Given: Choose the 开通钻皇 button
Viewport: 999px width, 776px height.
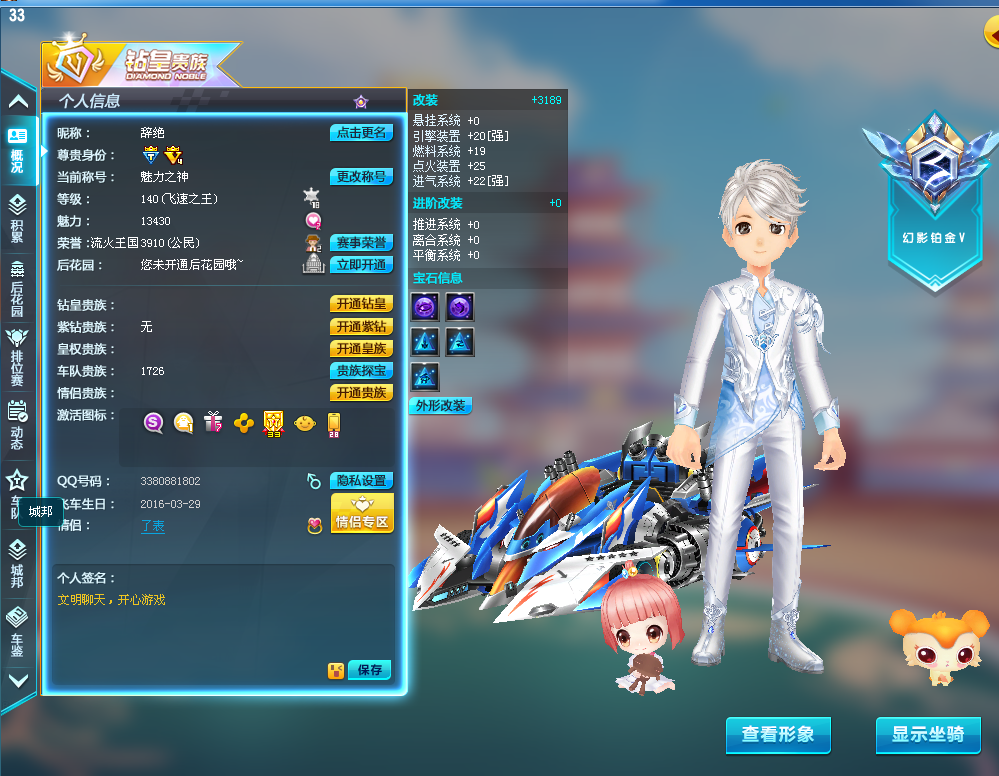Looking at the screenshot, I should coord(361,304).
